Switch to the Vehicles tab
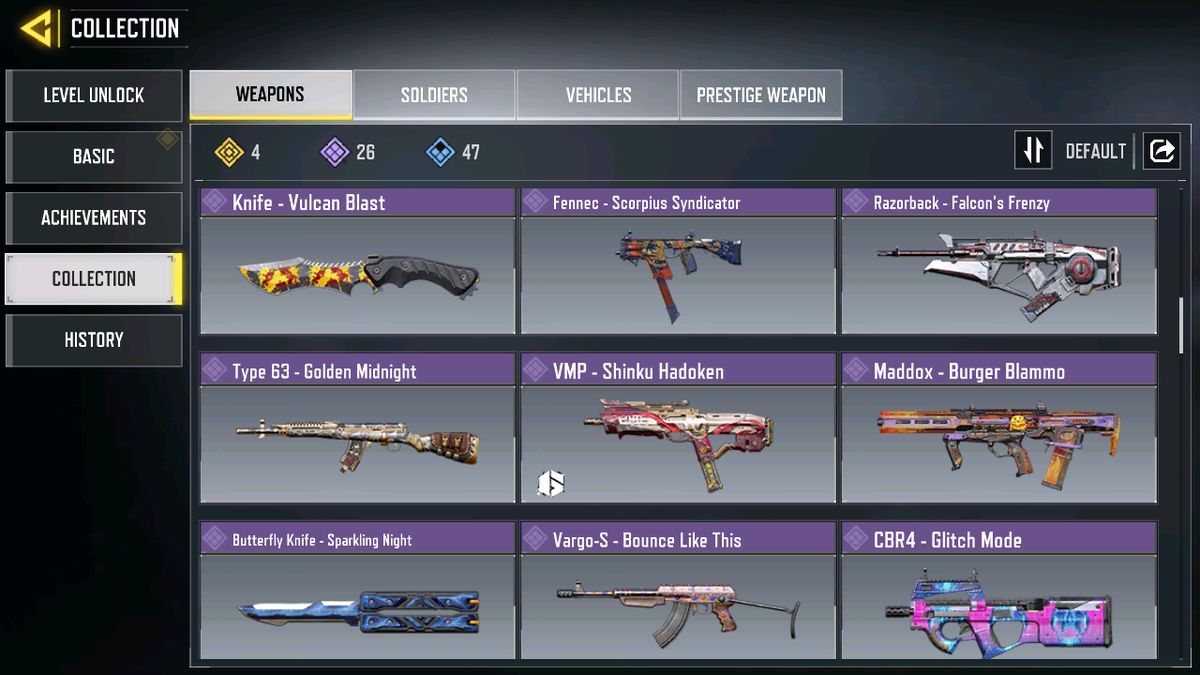This screenshot has height=675, width=1200. coord(598,95)
